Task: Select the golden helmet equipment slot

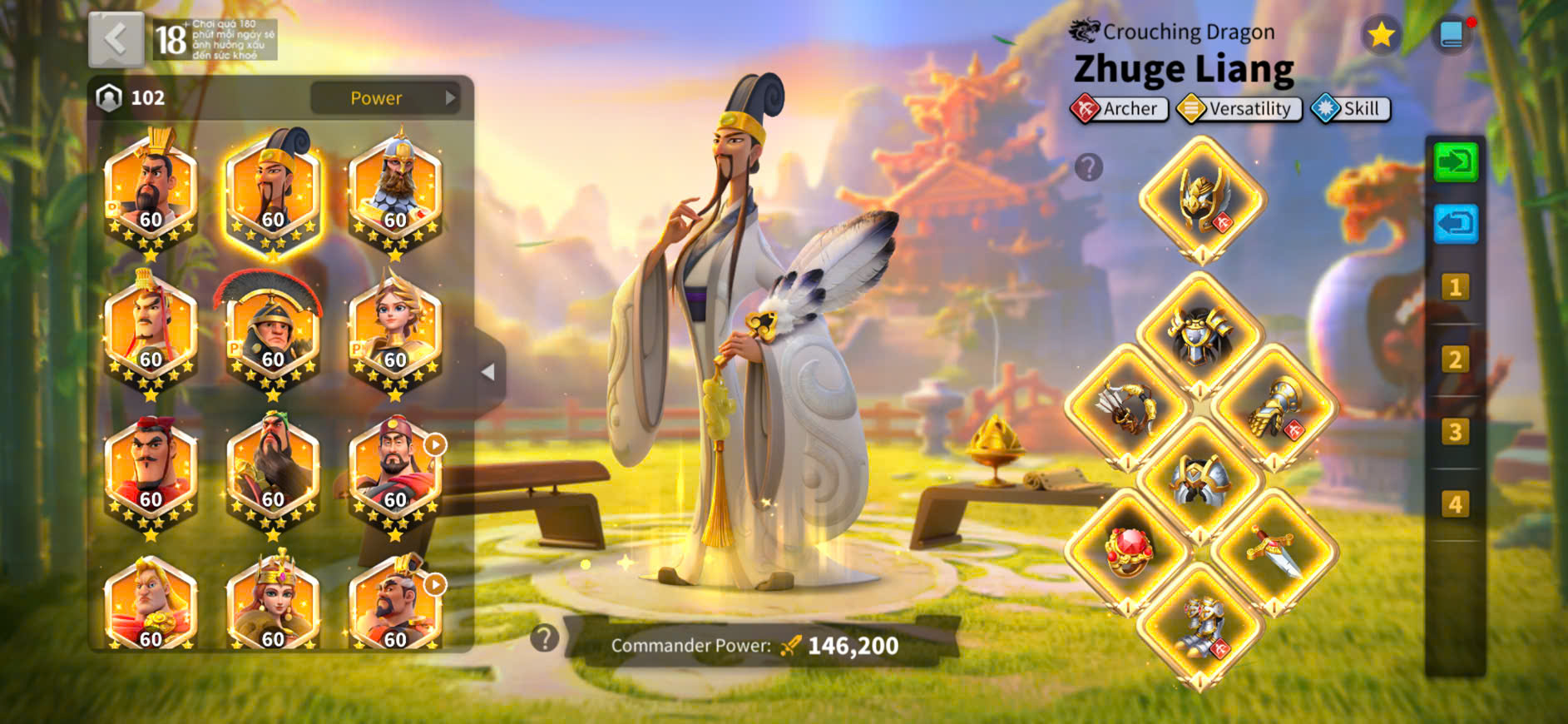Action: click(1201, 199)
